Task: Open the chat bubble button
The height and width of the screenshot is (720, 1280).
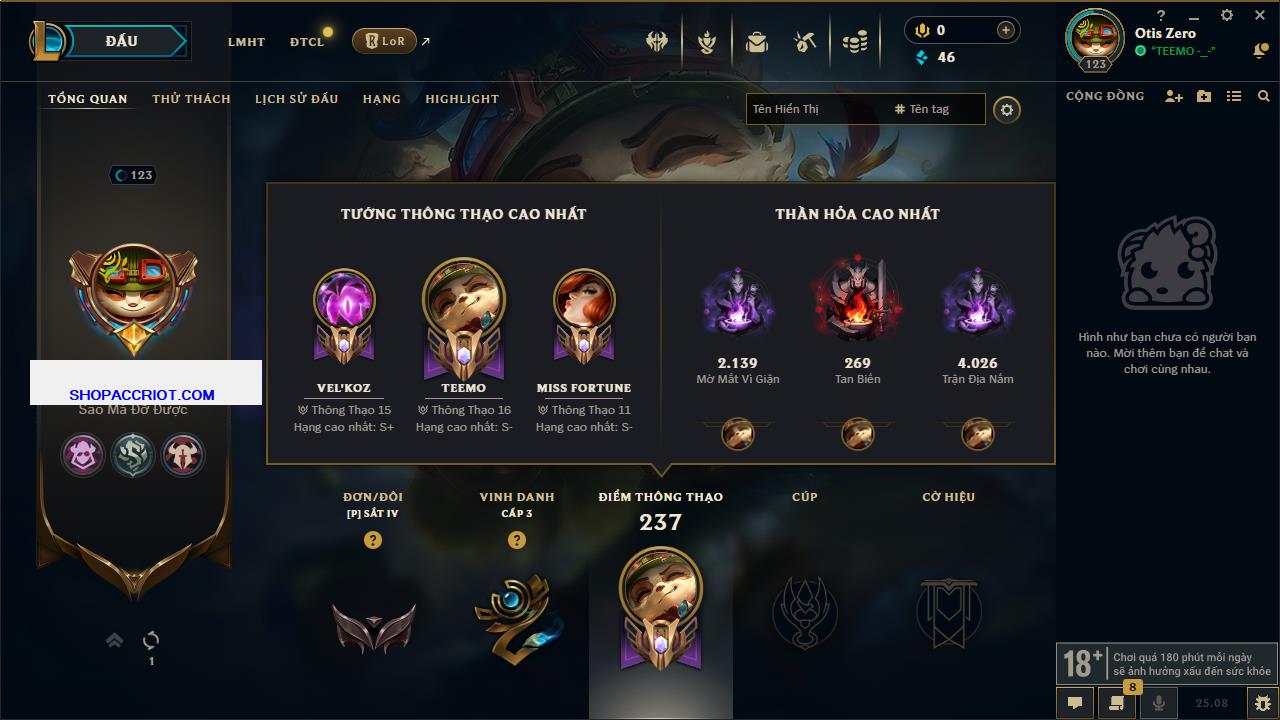Action: click(1075, 703)
